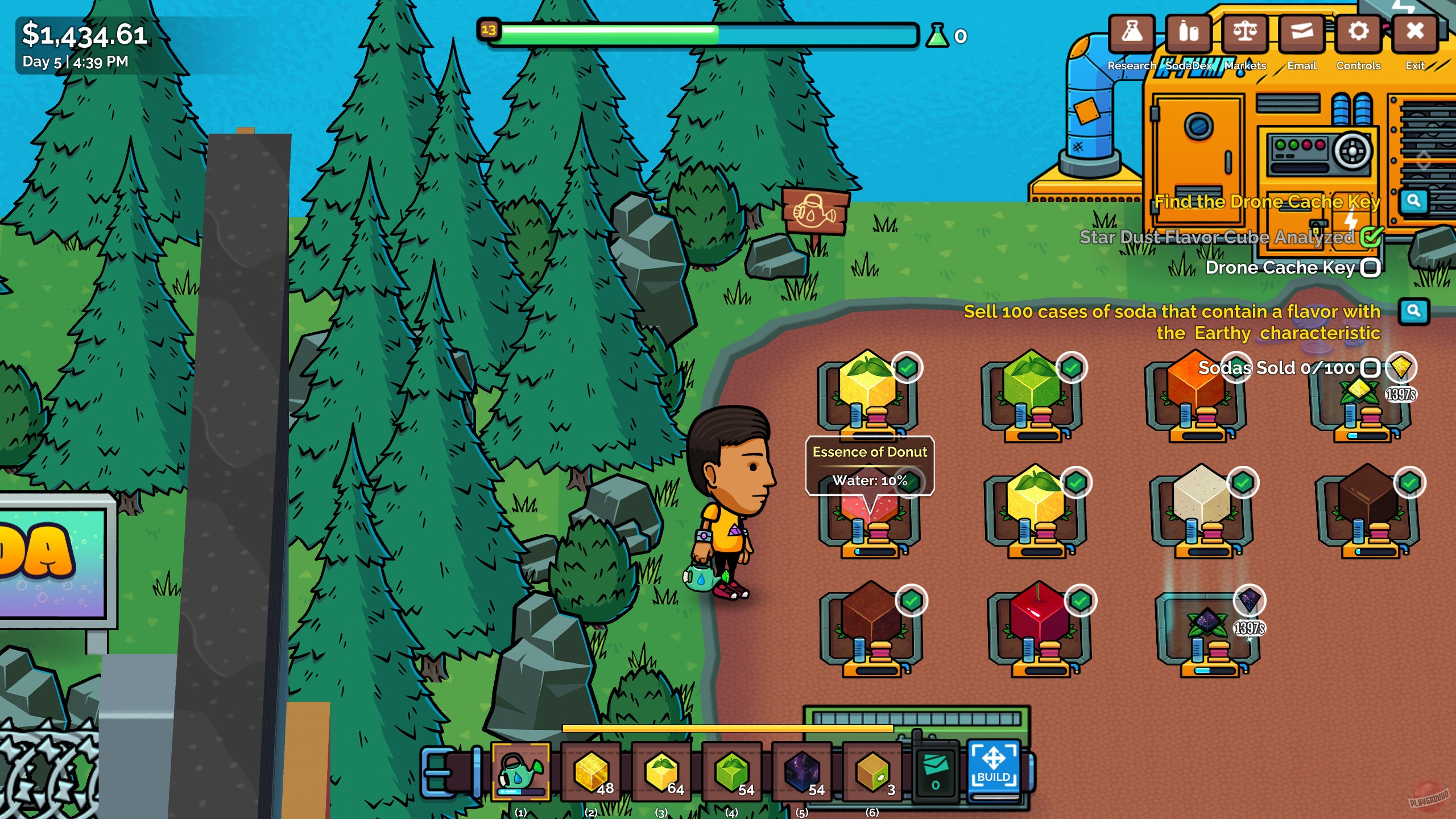Toggle the Sodas Sold 0/100 objective checkbox
This screenshot has height=819, width=1456.
click(1371, 368)
